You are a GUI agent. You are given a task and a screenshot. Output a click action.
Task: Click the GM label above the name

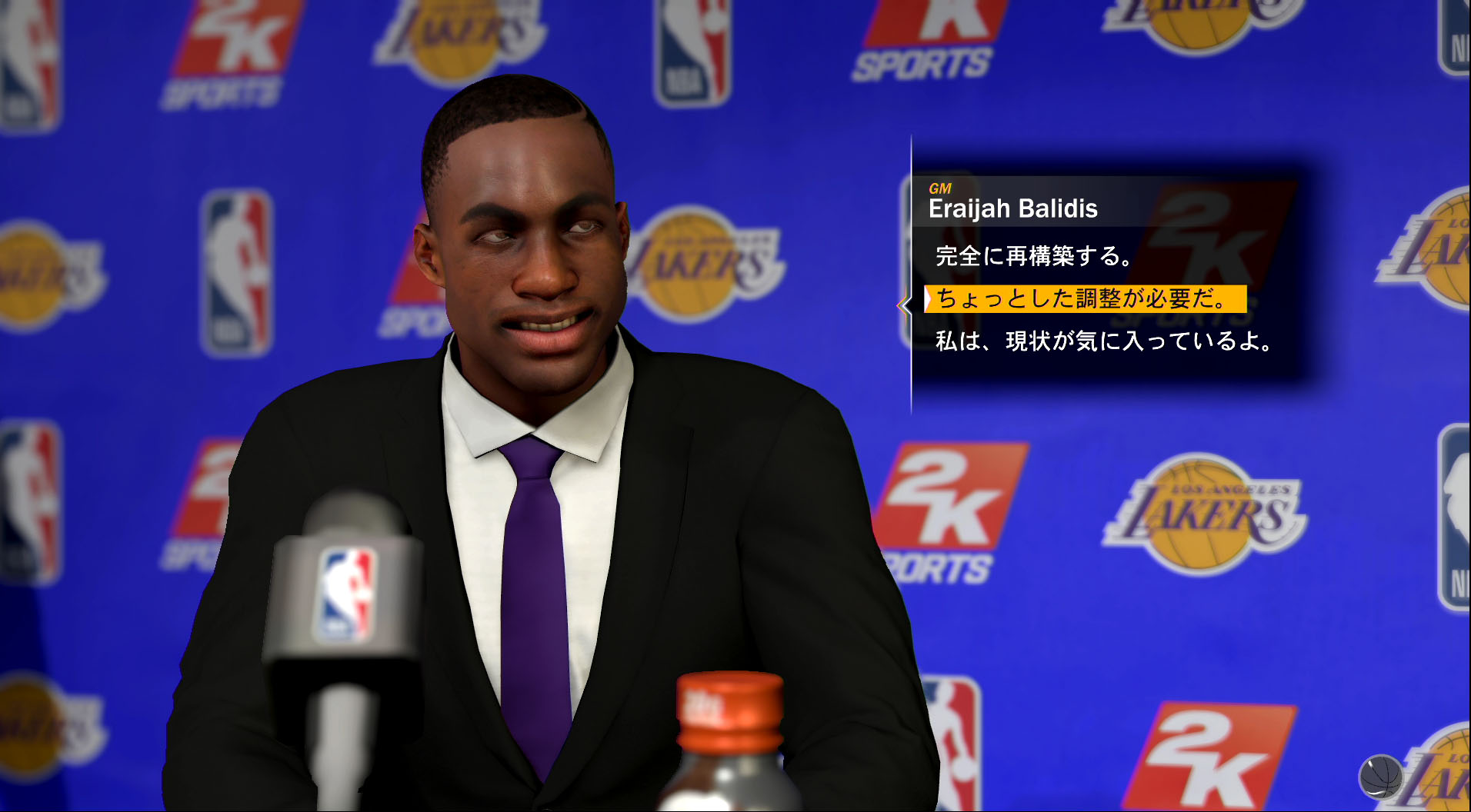point(939,187)
